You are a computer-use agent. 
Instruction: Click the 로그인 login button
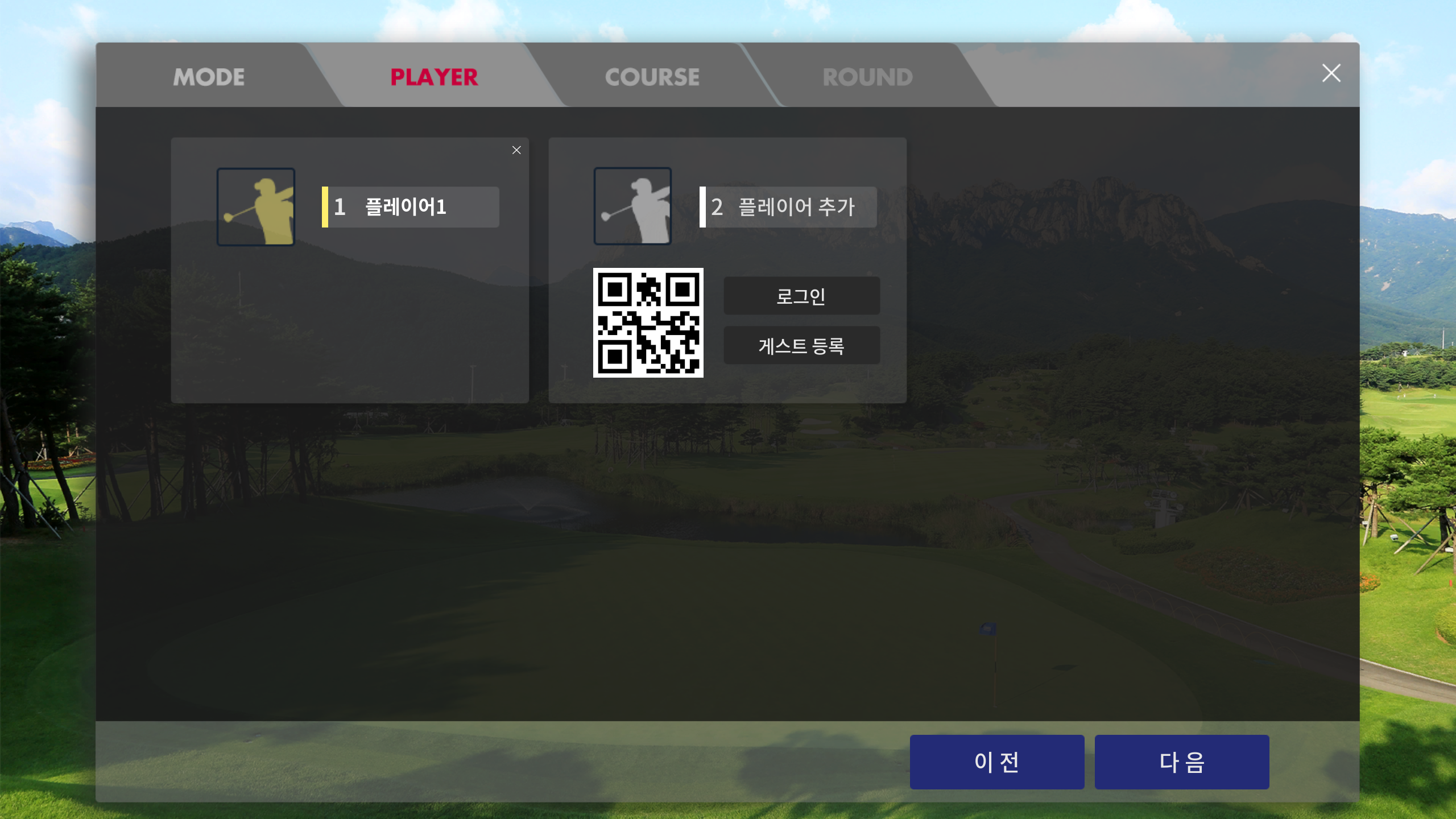tap(801, 295)
